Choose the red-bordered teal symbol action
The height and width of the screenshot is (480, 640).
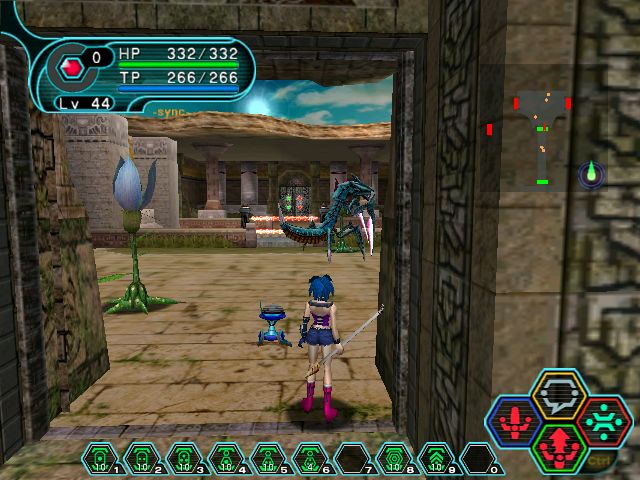coord(603,421)
